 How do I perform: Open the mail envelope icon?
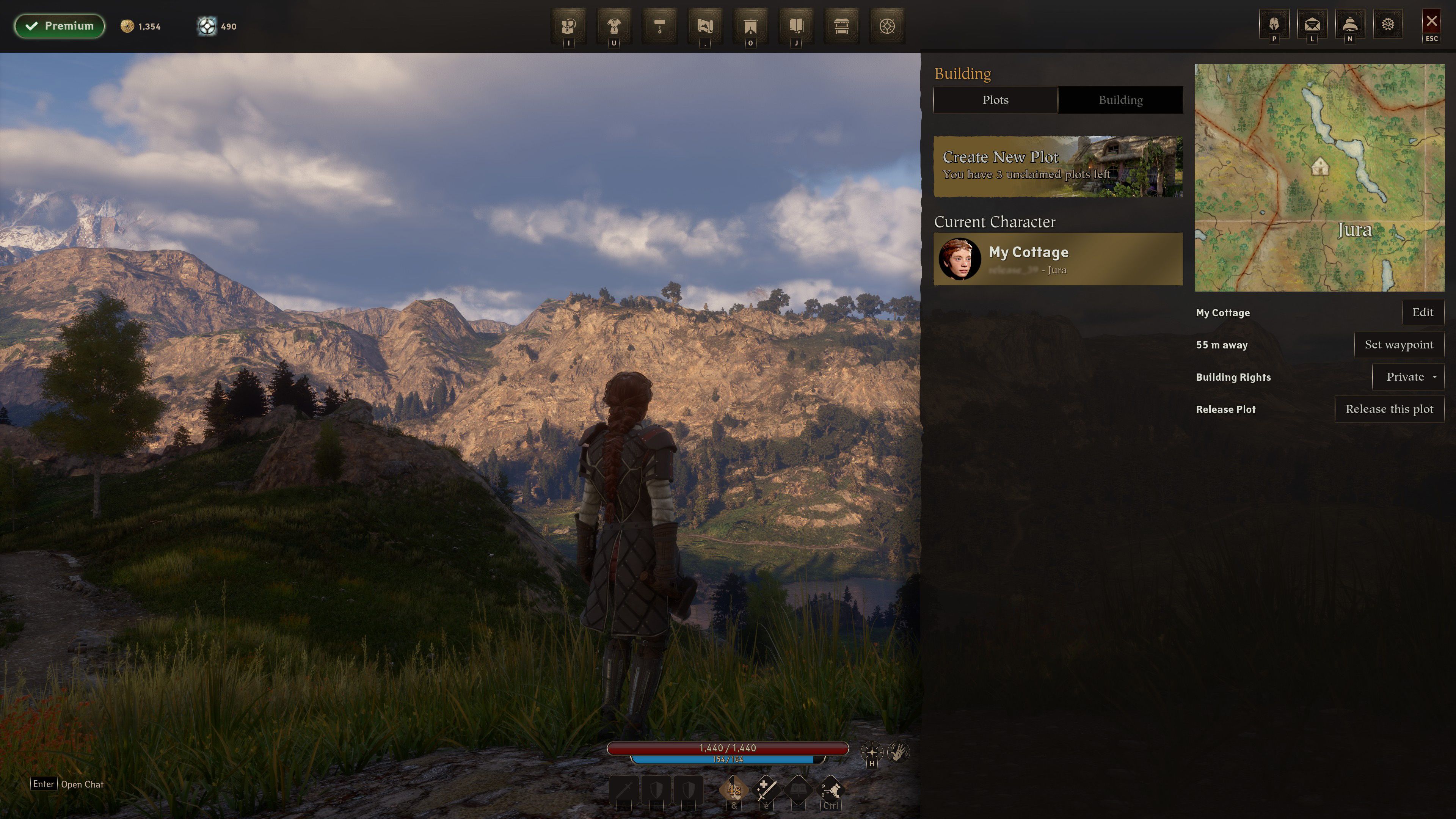point(1312,25)
